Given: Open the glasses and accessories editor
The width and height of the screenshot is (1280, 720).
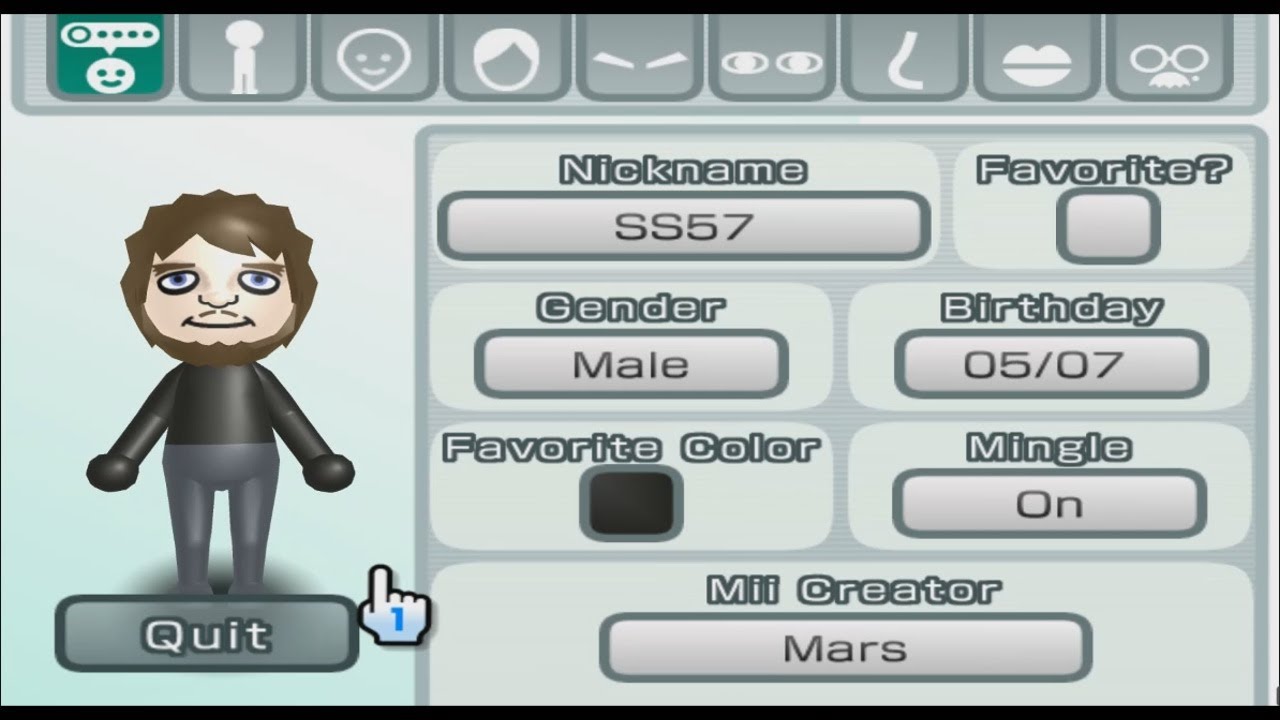Looking at the screenshot, I should coord(1168,55).
